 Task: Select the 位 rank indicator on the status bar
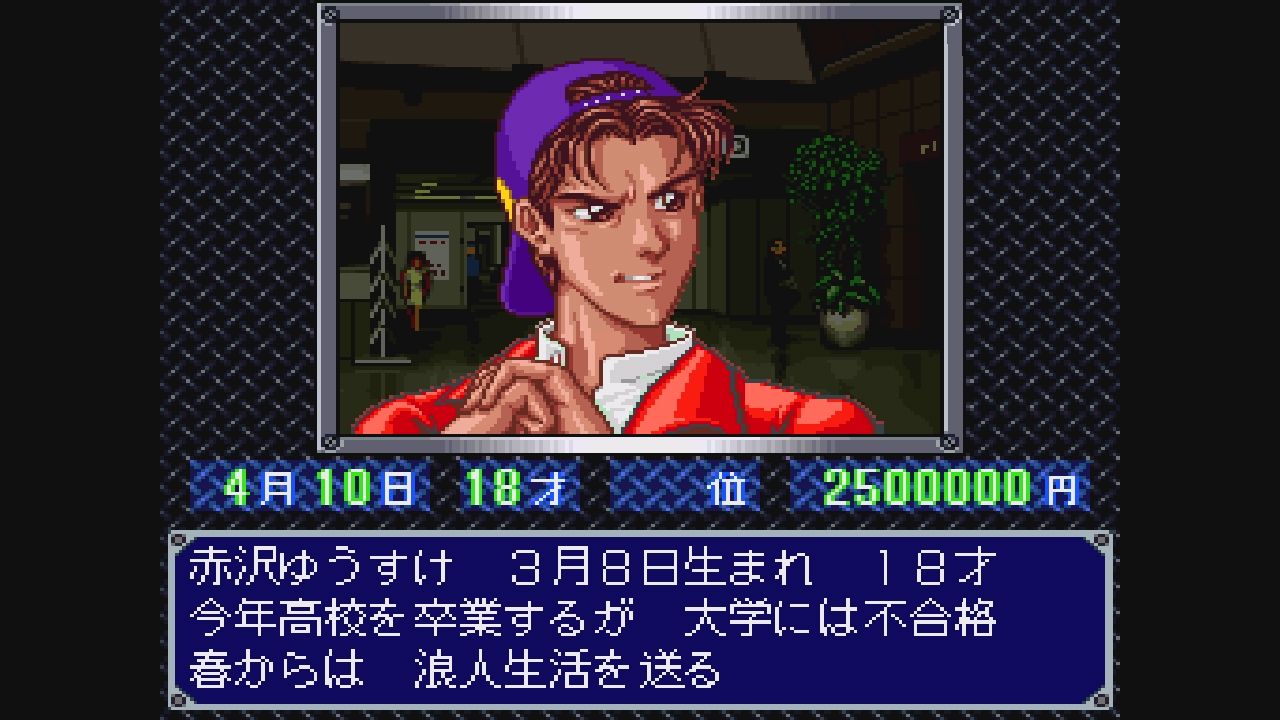click(x=727, y=489)
